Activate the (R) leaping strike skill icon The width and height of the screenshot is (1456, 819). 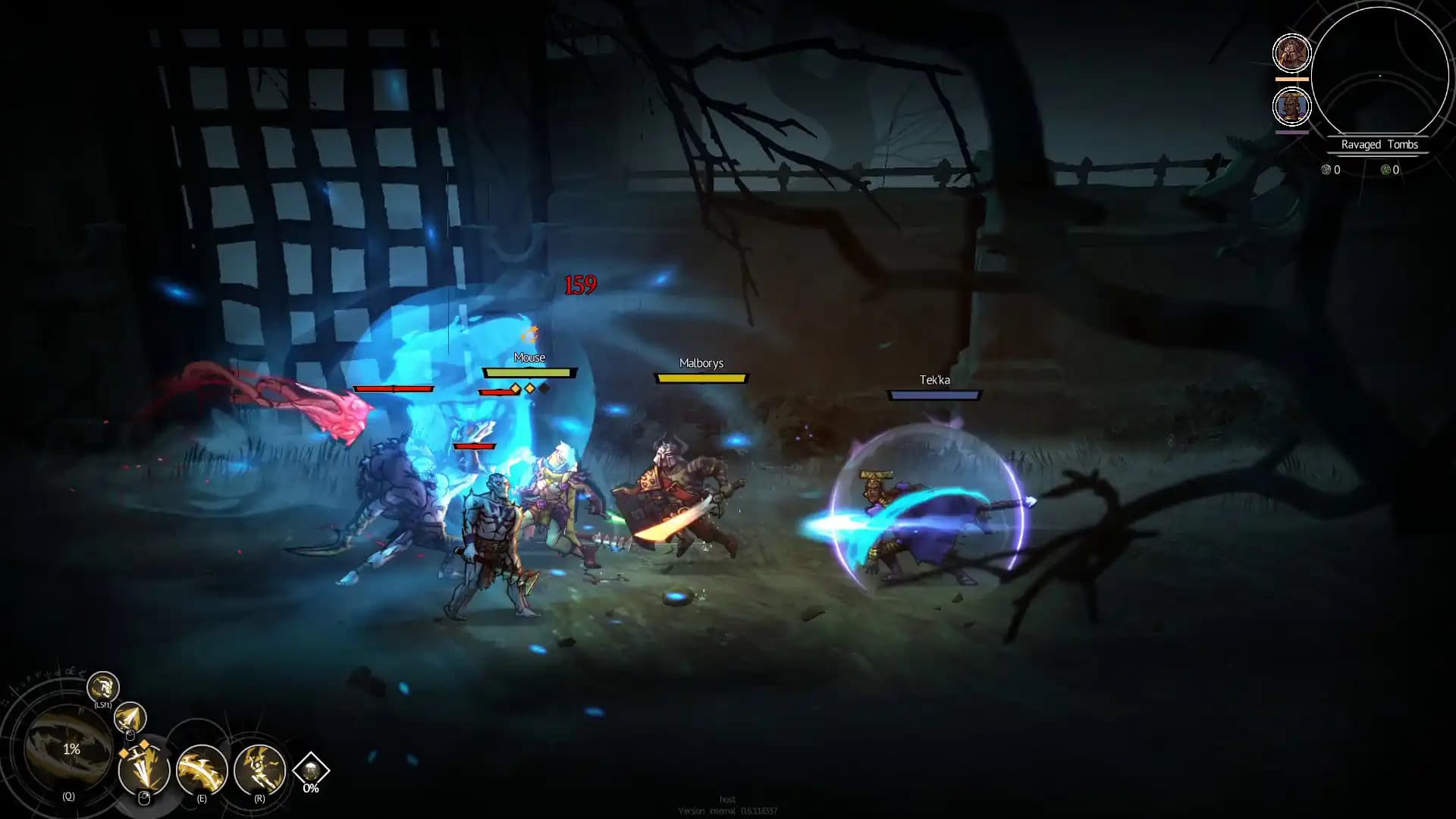(260, 770)
